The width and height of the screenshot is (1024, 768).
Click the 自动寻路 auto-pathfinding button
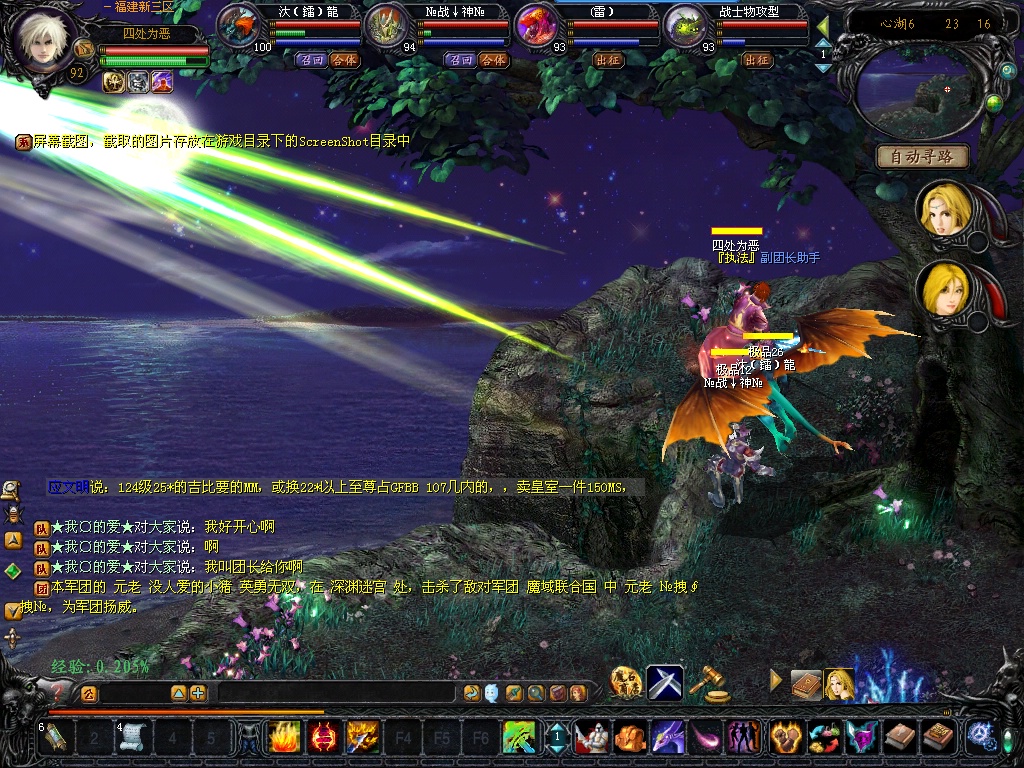tap(922, 157)
